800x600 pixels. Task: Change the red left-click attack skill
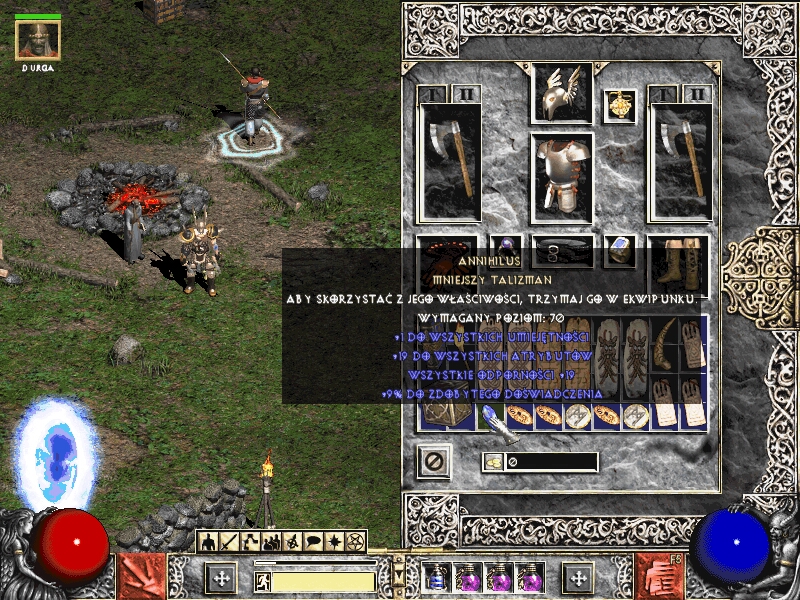tap(140, 577)
